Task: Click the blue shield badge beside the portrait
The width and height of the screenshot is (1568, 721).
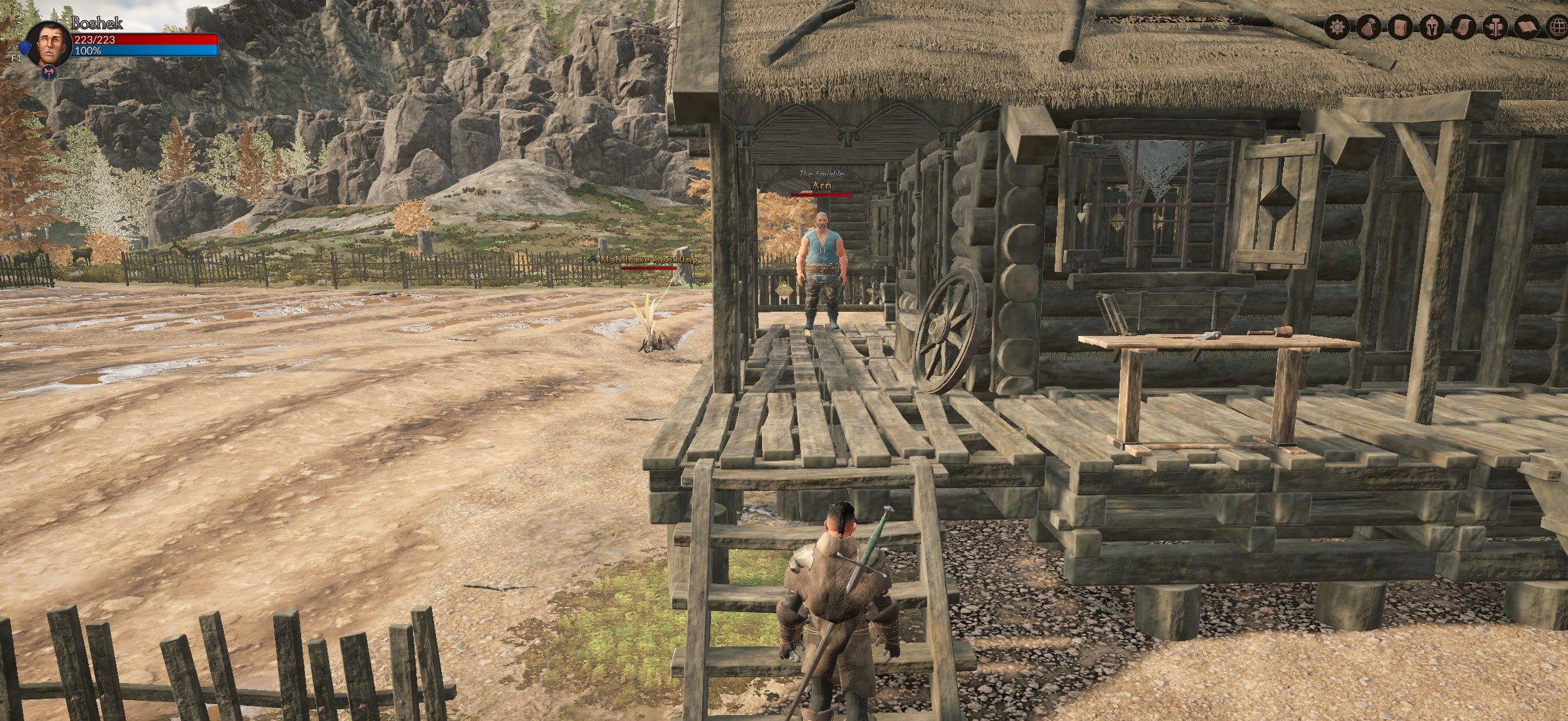Action: pyautogui.click(x=24, y=48)
